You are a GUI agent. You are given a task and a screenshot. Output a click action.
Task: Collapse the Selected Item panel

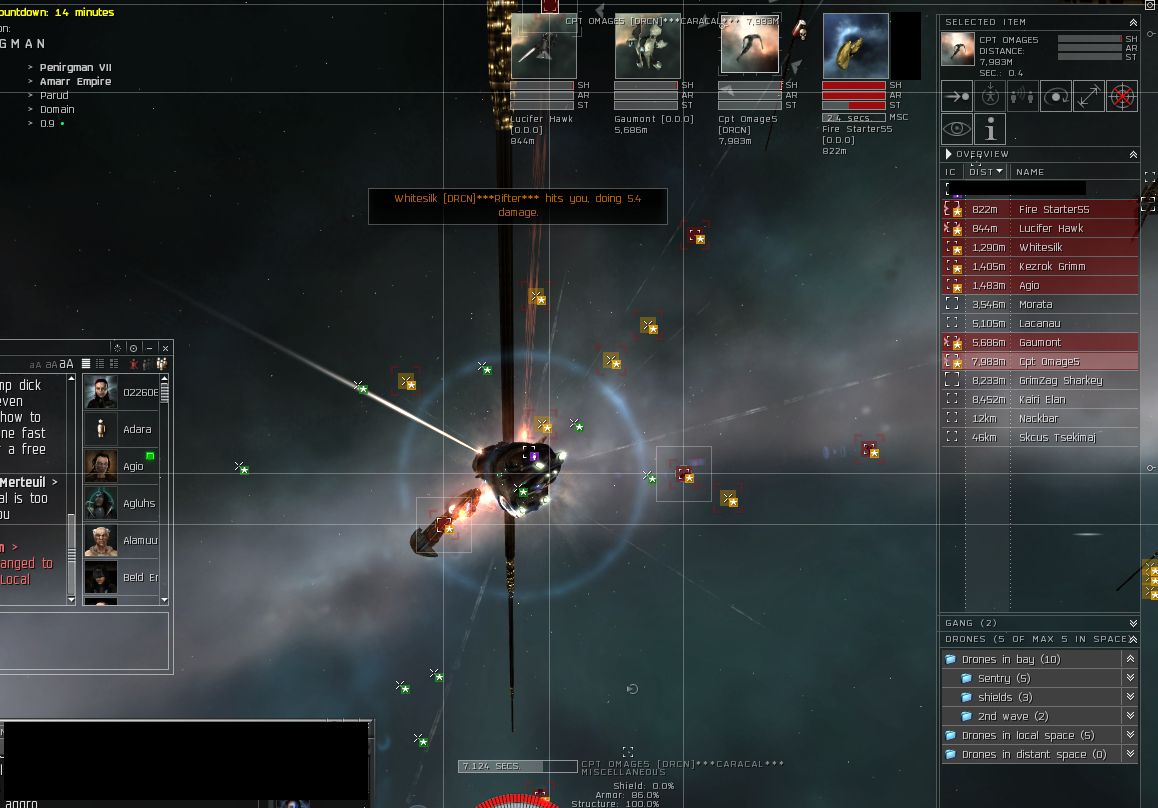pos(1132,22)
